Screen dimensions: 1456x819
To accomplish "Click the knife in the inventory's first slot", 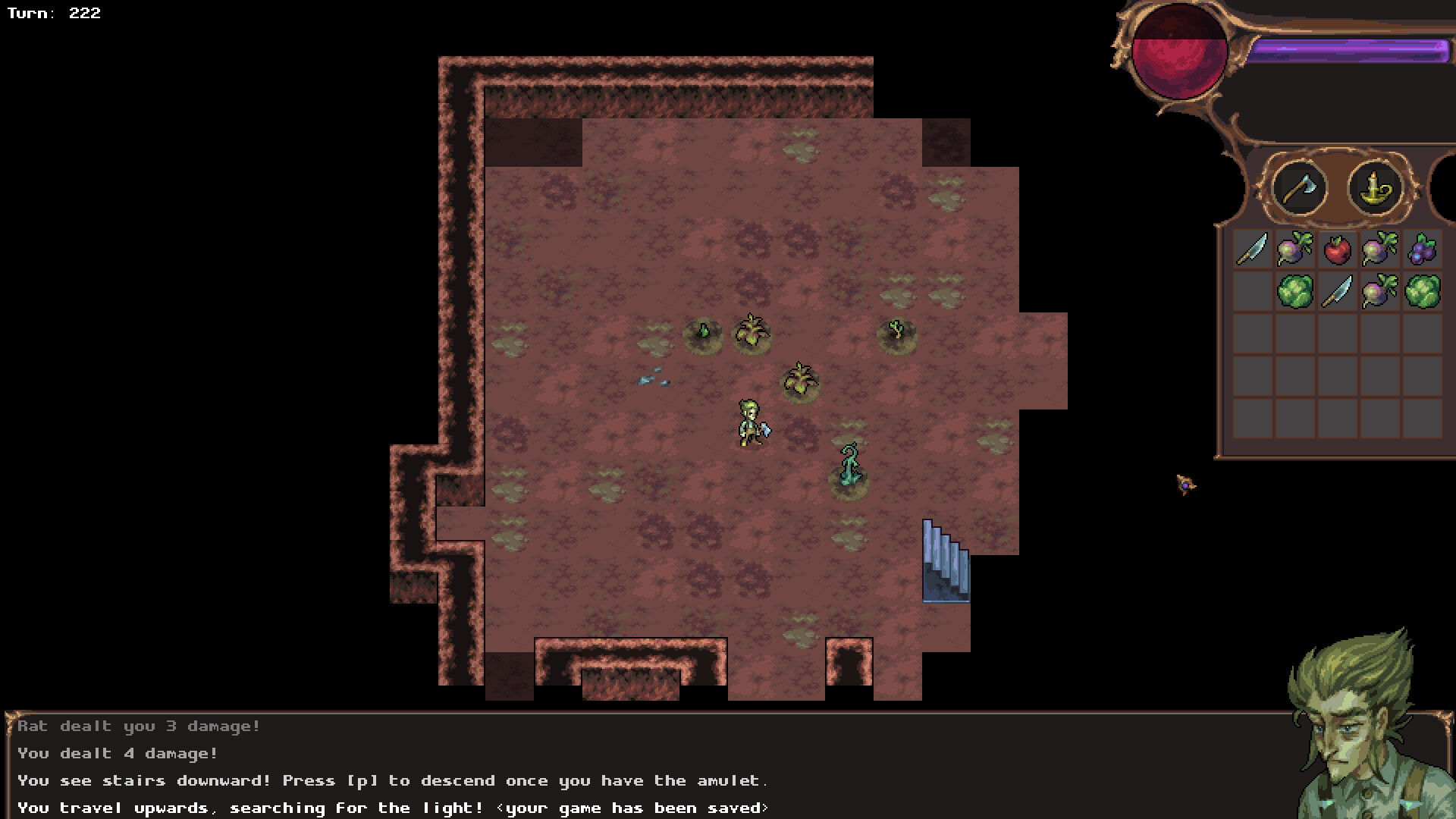I will click(x=1253, y=250).
